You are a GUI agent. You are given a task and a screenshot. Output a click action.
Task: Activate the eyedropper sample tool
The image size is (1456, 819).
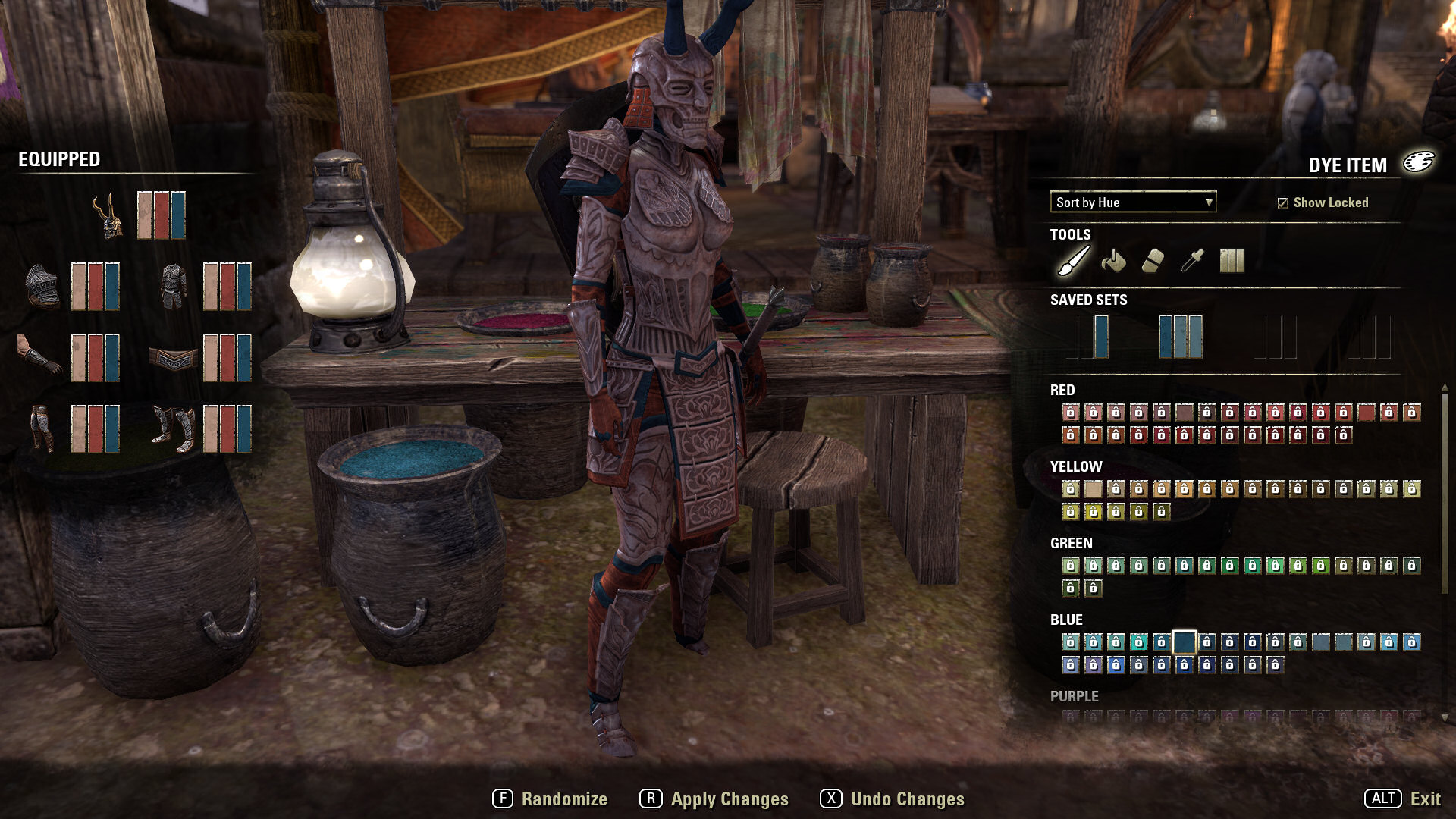(1192, 261)
